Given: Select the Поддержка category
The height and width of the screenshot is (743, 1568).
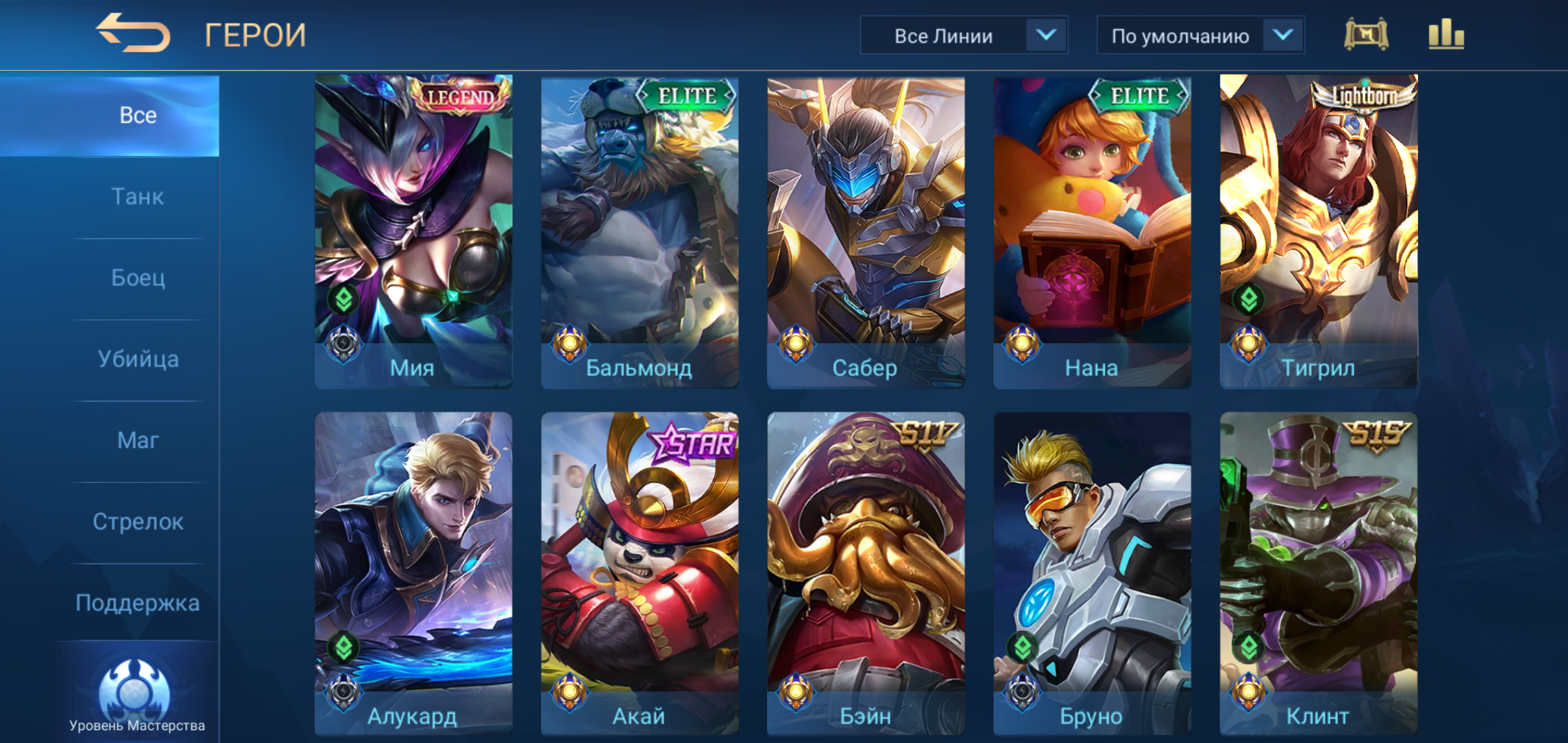Looking at the screenshot, I should coord(138,603).
